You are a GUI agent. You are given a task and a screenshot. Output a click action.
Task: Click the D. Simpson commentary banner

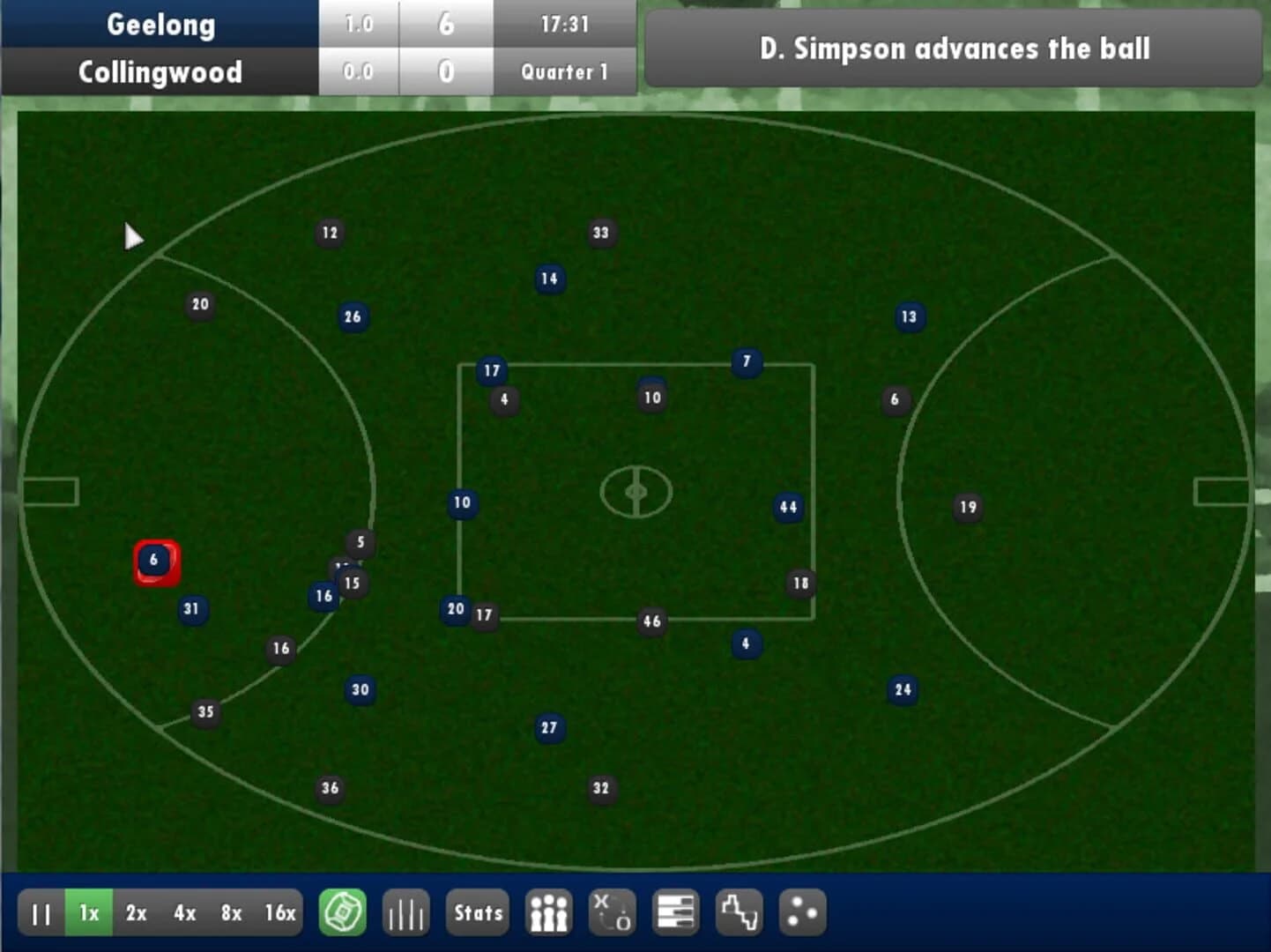tap(955, 49)
